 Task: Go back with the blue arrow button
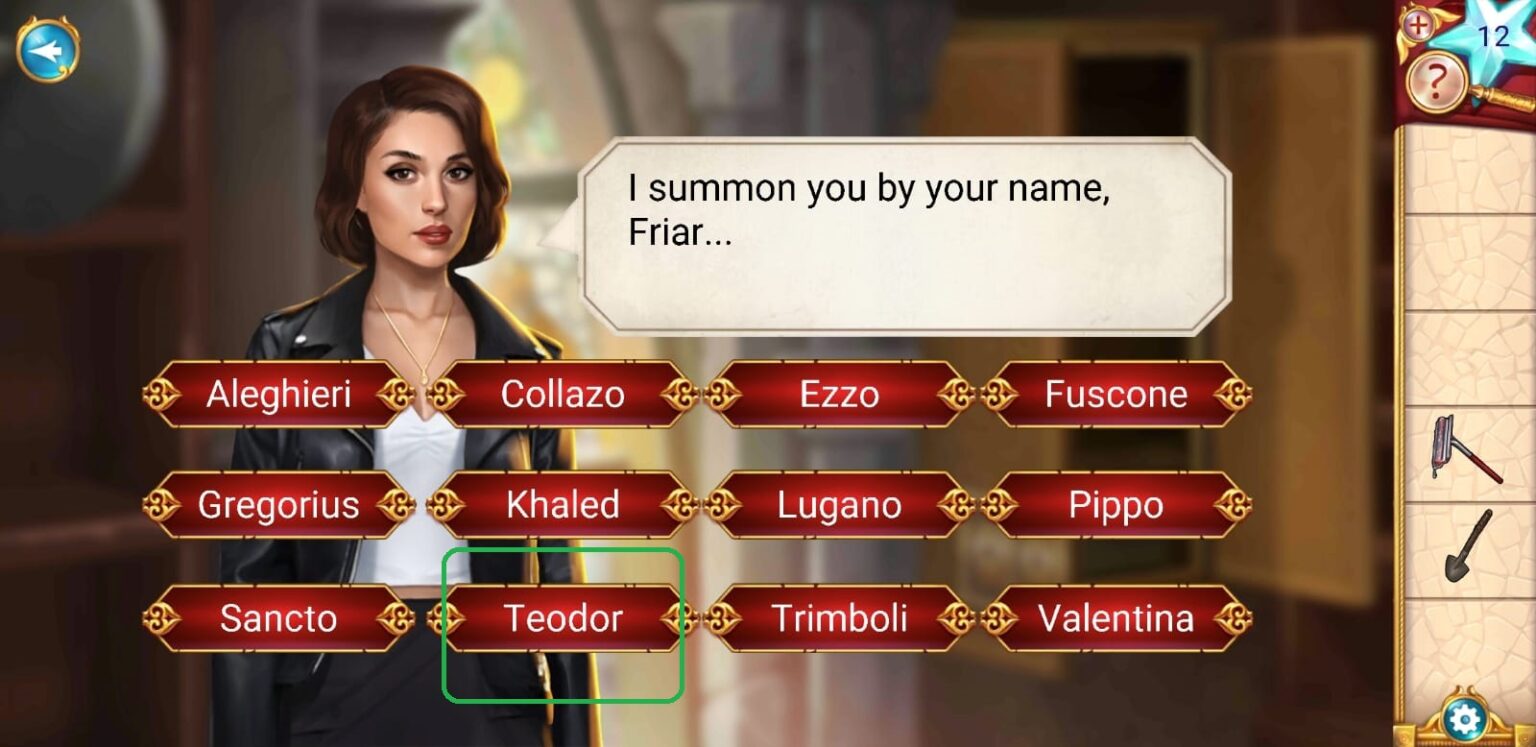pos(47,48)
